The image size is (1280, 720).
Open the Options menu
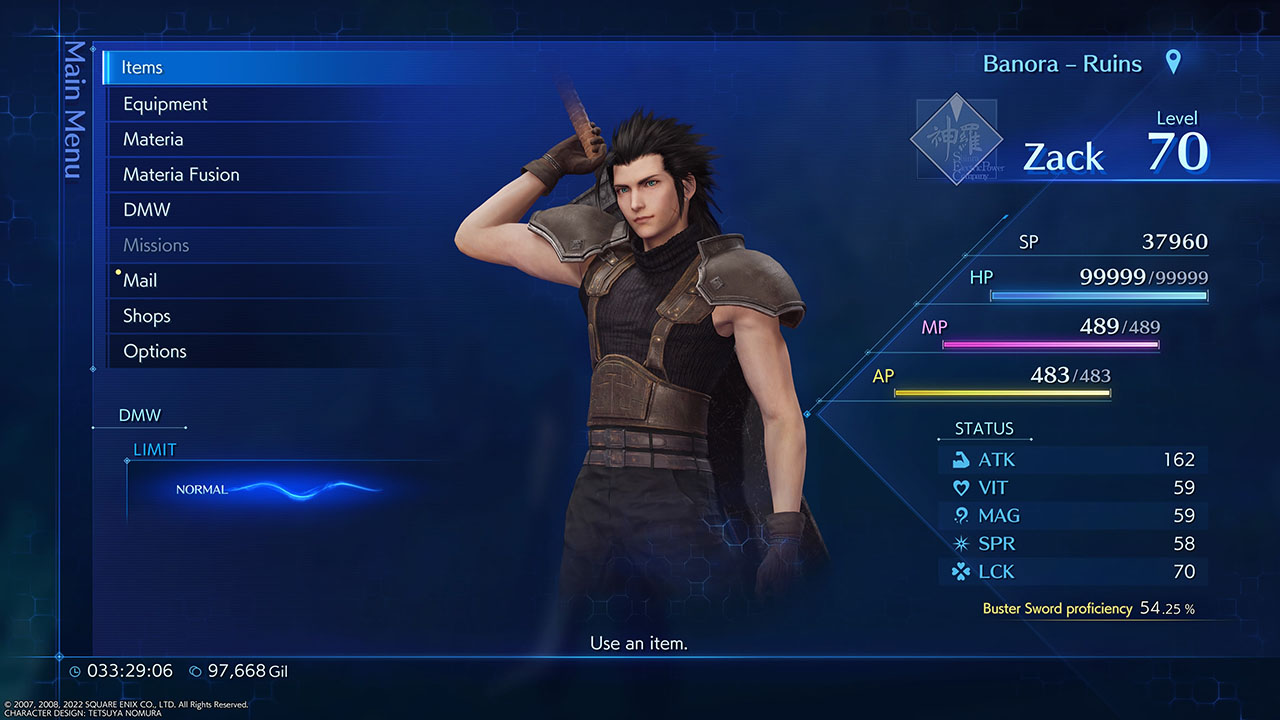point(154,351)
